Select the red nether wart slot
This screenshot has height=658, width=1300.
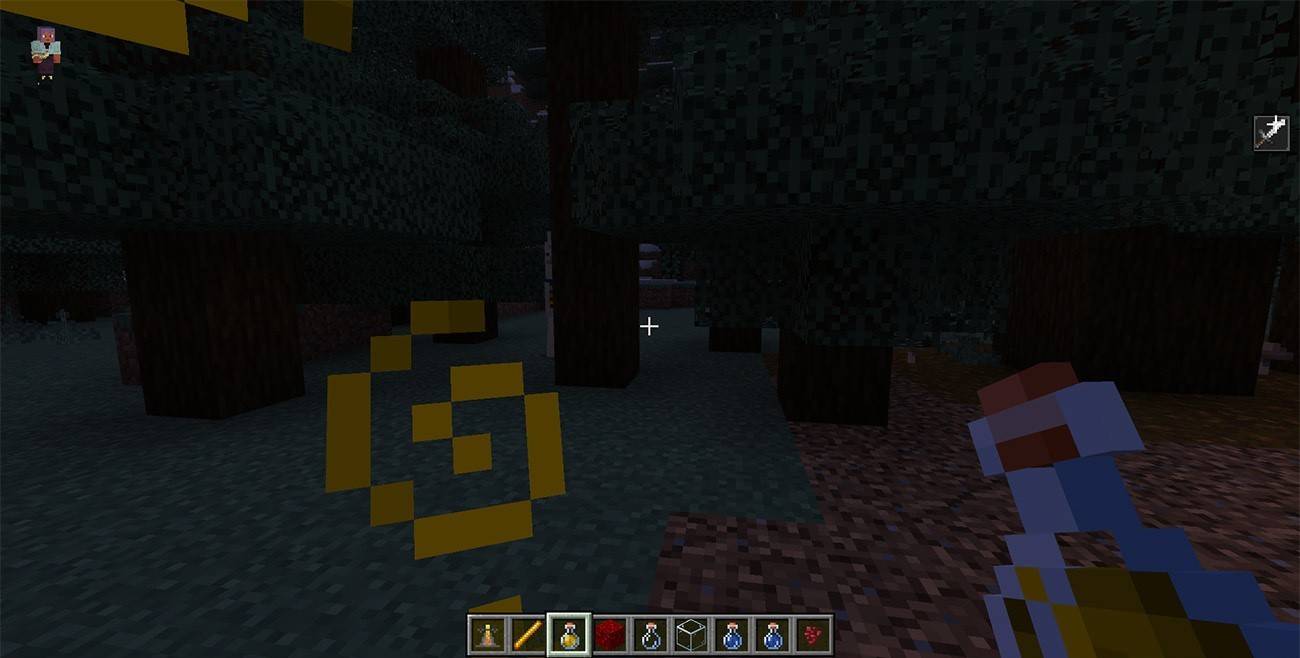click(814, 634)
